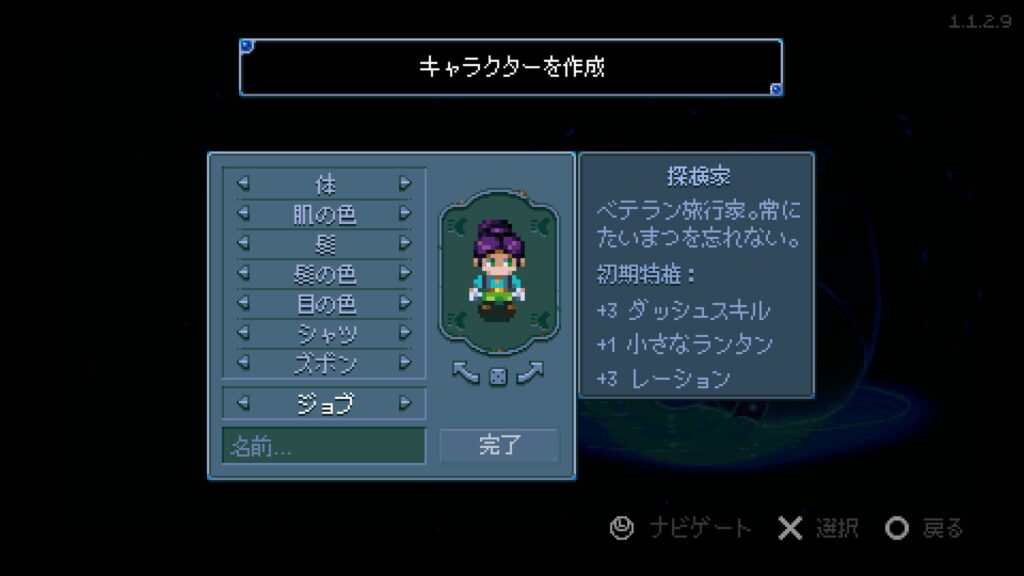The image size is (1024, 576).
Task: Rotate character using the right curved arrow
Action: (x=529, y=373)
